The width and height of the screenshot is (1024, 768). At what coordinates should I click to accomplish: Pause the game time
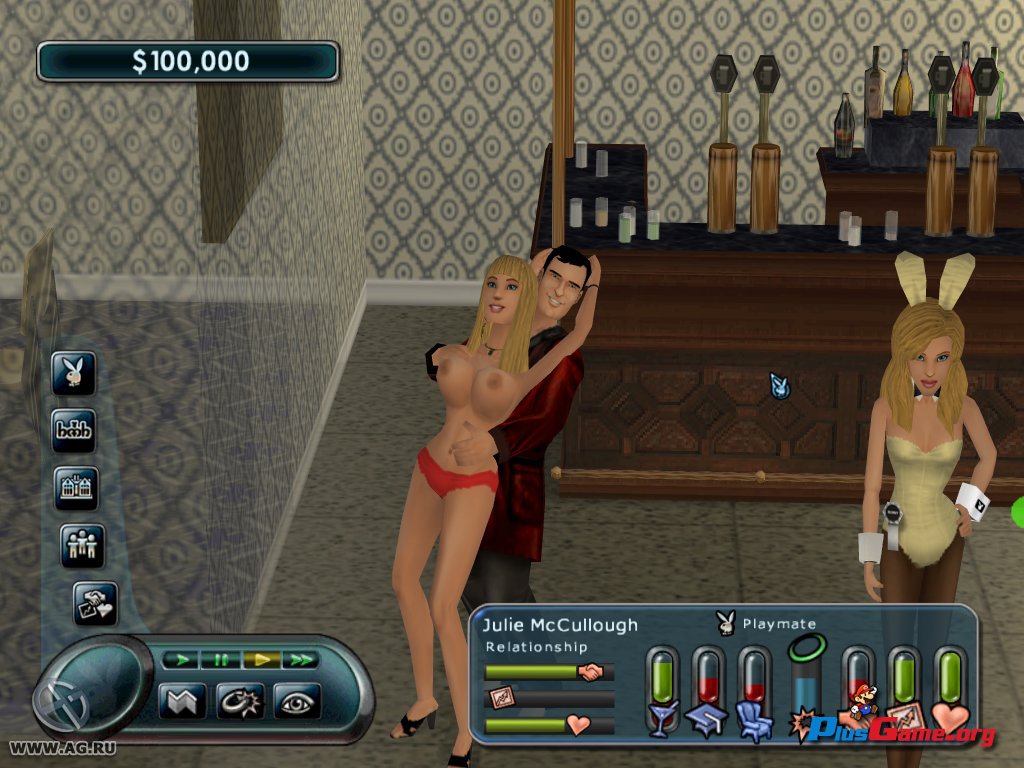point(220,659)
